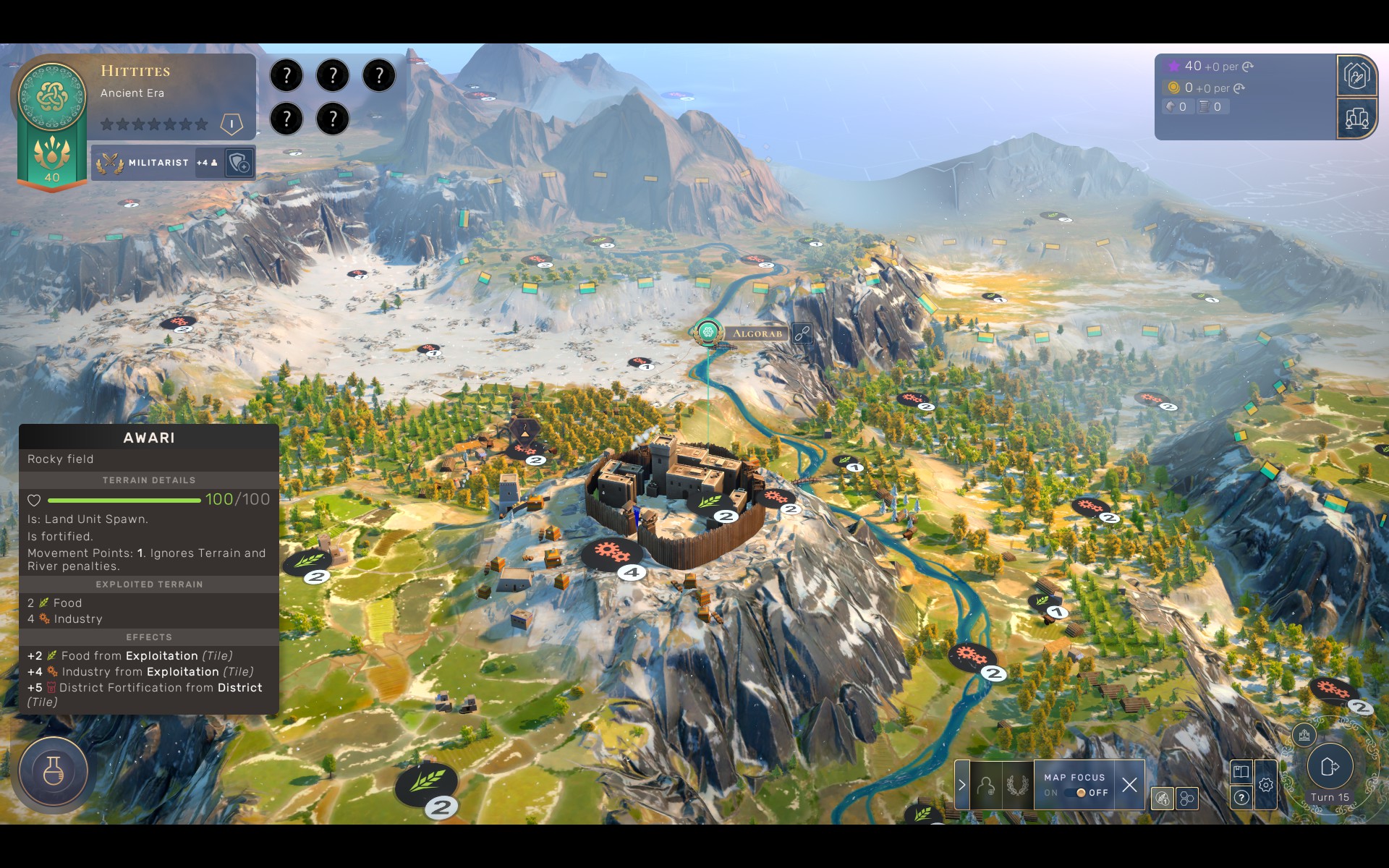Image resolution: width=1389 pixels, height=868 pixels.
Task: Activate the shield-plus affinity action
Action: point(239,163)
